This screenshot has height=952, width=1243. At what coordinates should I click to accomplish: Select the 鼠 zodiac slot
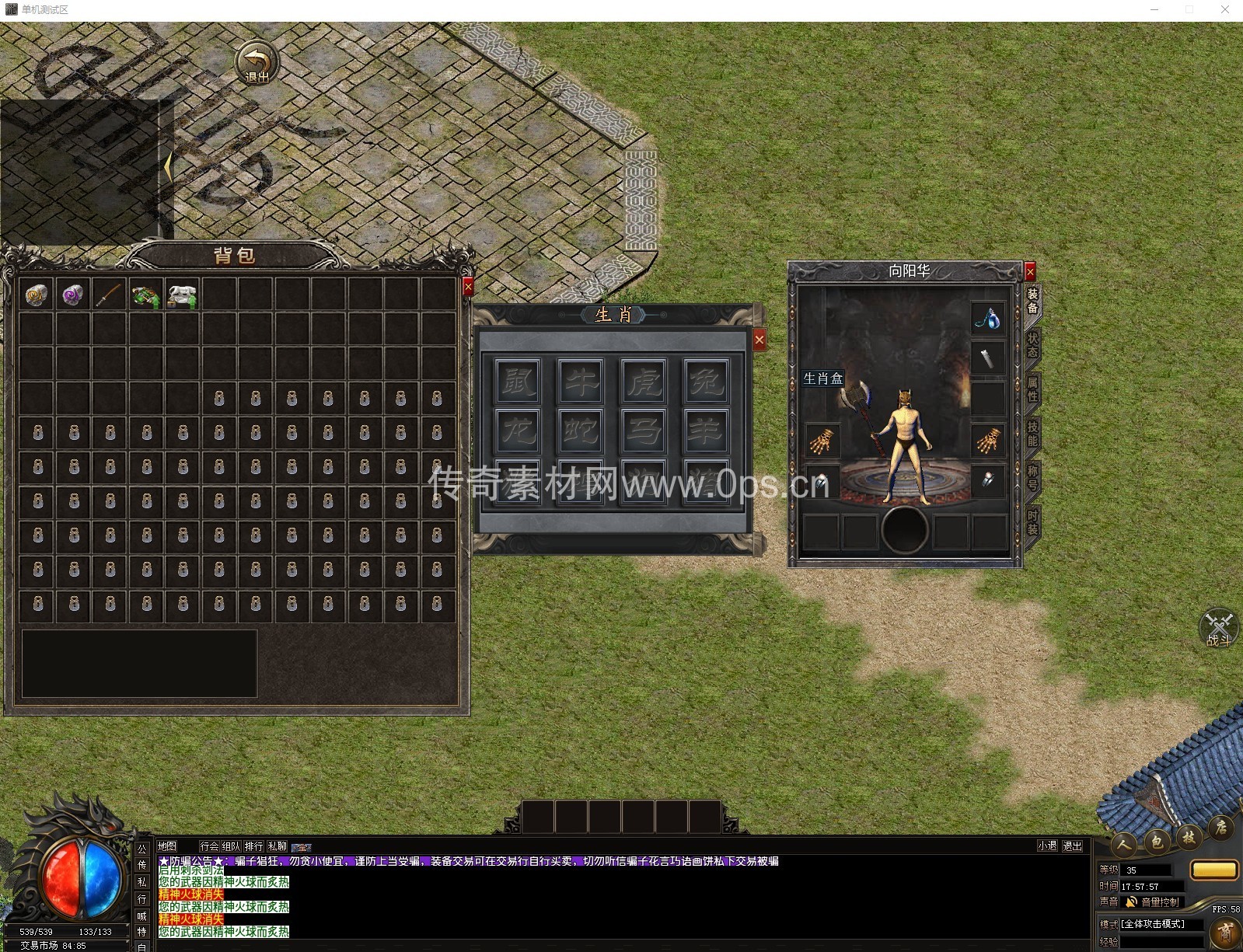518,381
